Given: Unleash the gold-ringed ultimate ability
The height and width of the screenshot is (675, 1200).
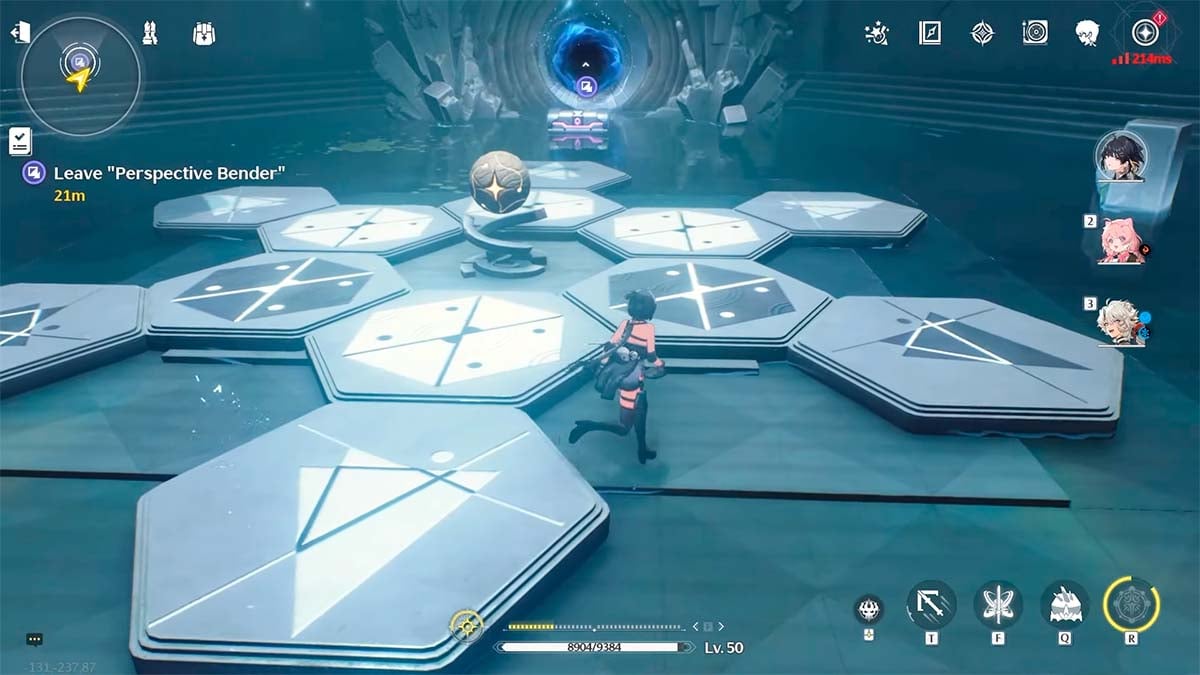Looking at the screenshot, I should pos(1131,605).
